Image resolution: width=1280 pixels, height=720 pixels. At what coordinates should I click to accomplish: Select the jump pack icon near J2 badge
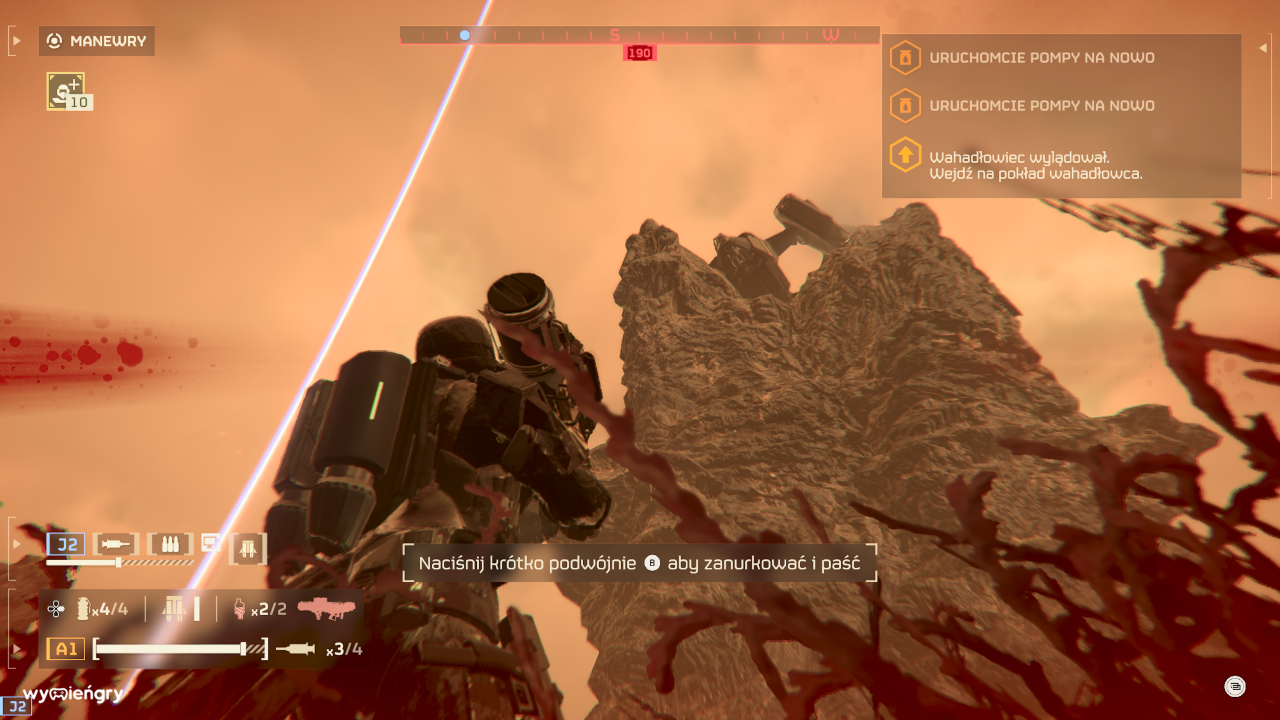click(247, 547)
